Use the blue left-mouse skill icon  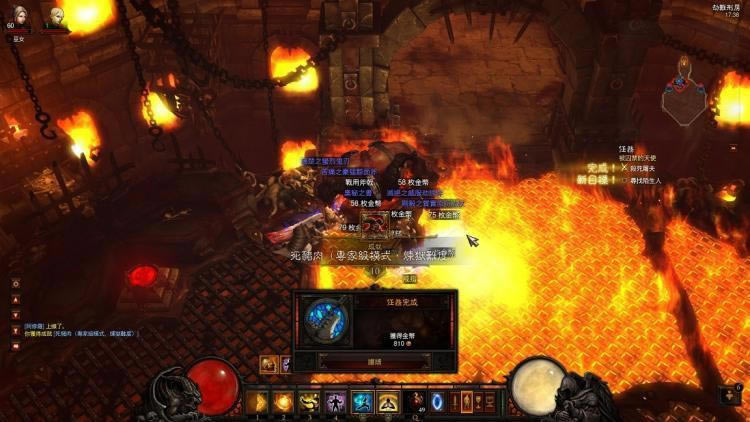(x=362, y=402)
